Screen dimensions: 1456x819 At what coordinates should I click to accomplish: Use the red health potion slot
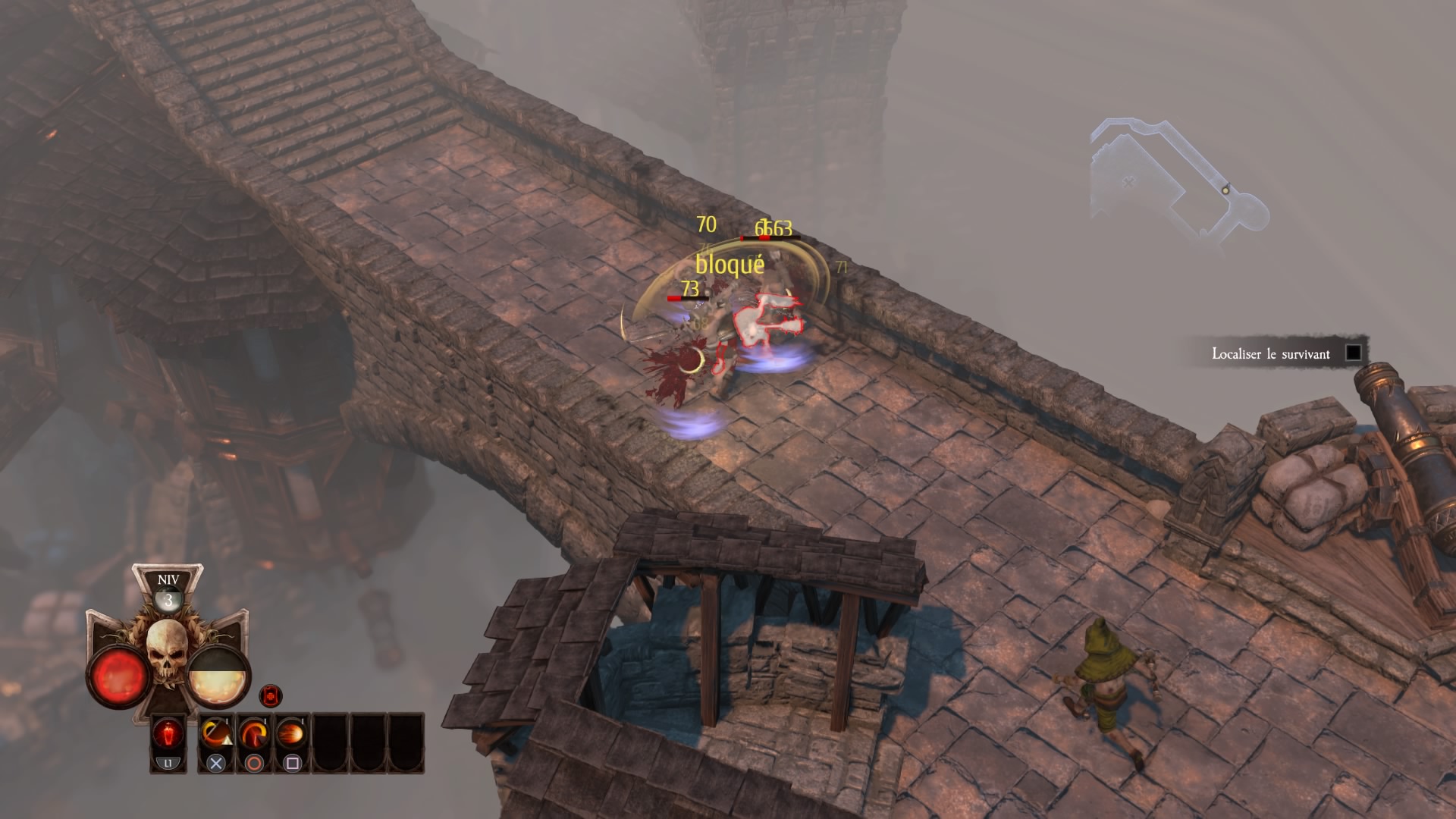168,735
